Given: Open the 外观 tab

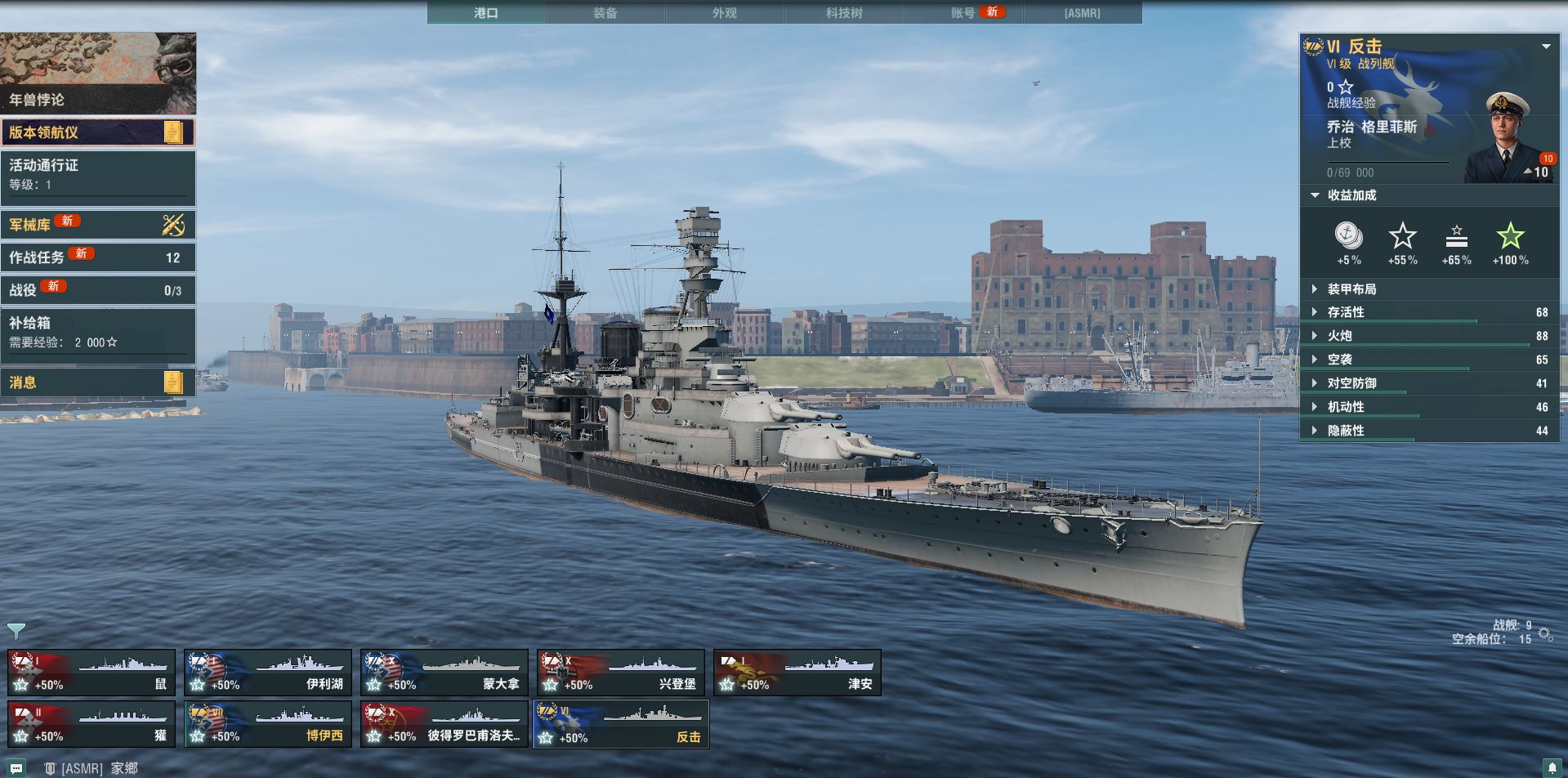Looking at the screenshot, I should (x=725, y=12).
